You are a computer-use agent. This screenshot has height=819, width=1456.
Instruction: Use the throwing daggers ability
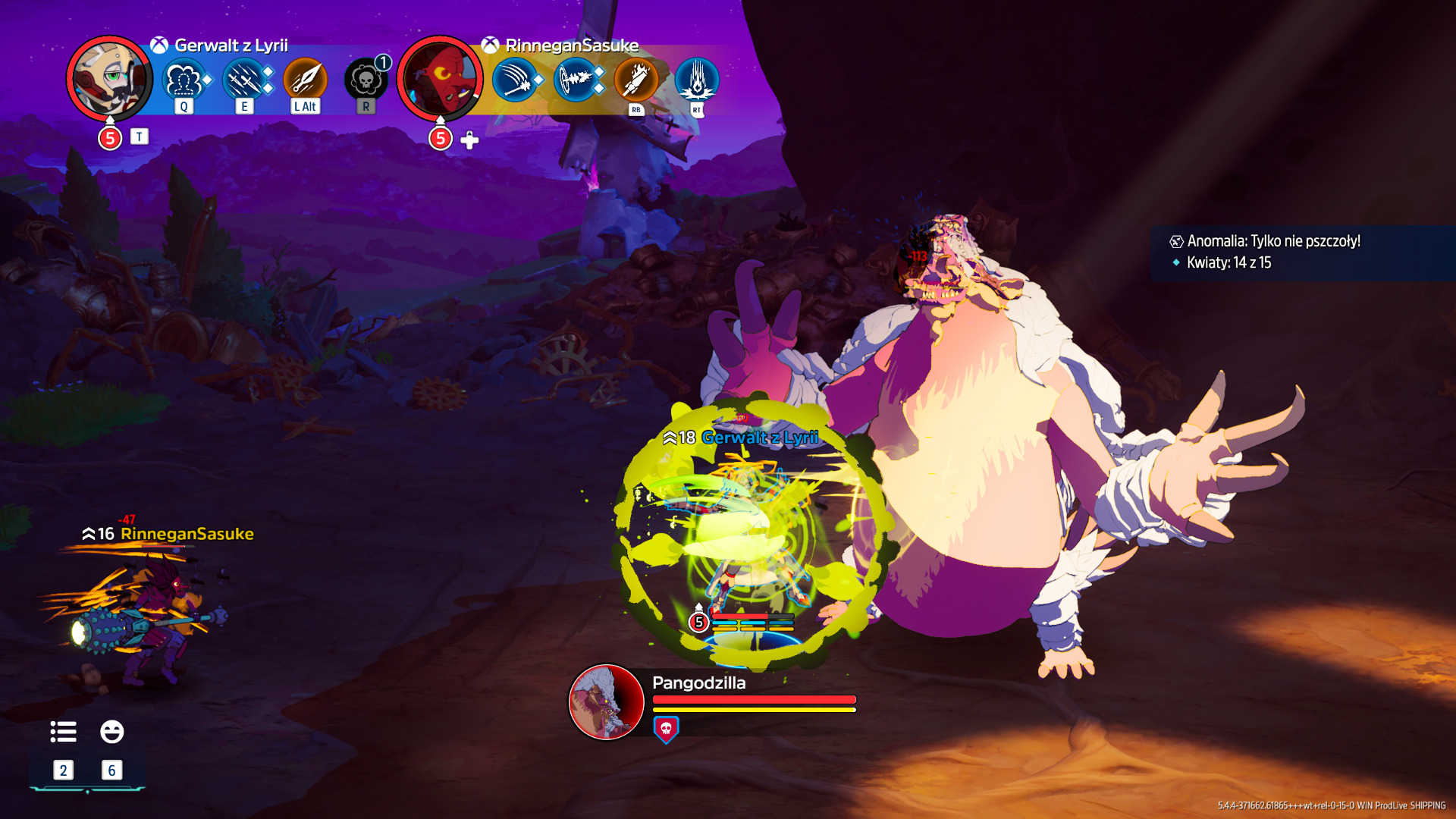click(x=244, y=80)
